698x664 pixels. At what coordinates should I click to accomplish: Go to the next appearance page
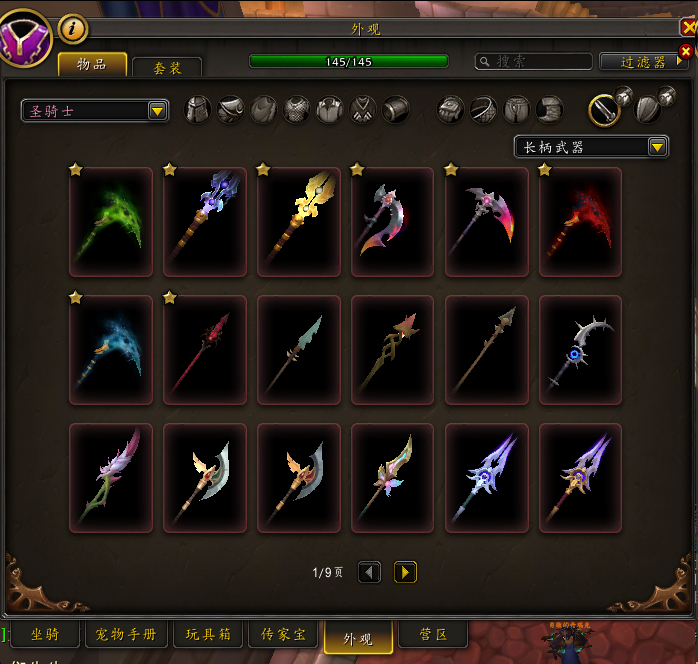click(x=405, y=572)
